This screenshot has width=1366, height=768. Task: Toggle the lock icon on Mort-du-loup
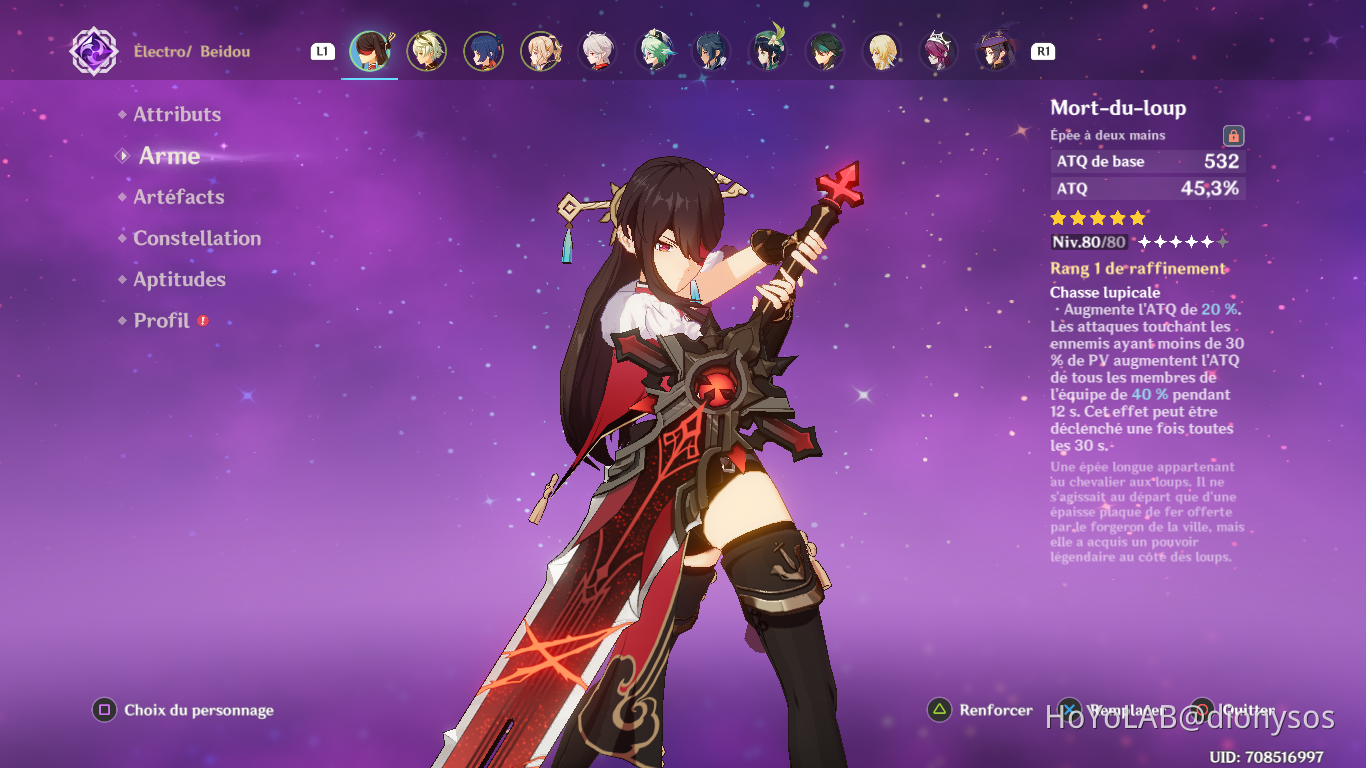(1236, 135)
